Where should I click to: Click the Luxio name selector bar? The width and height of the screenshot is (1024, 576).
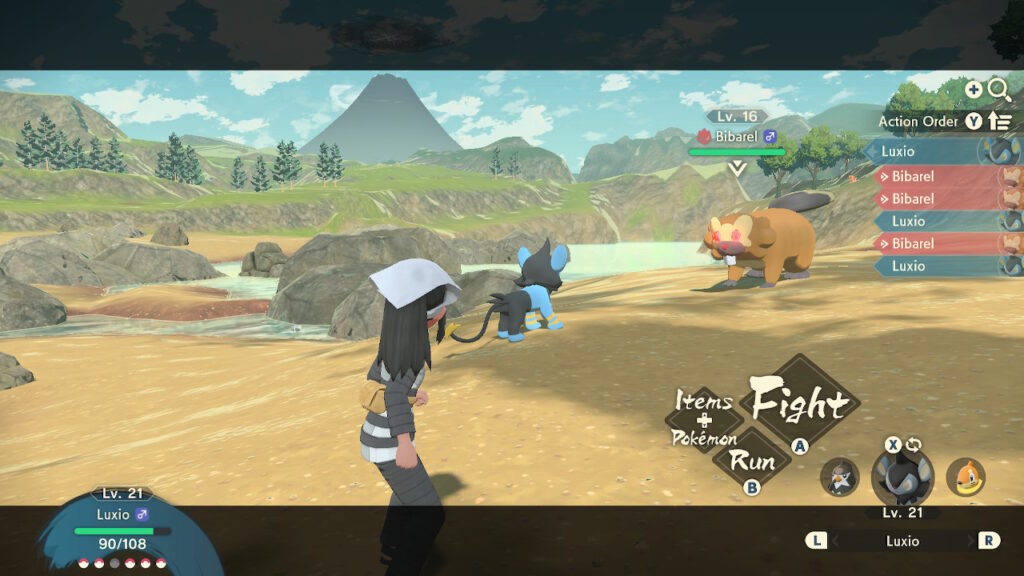[x=902, y=540]
